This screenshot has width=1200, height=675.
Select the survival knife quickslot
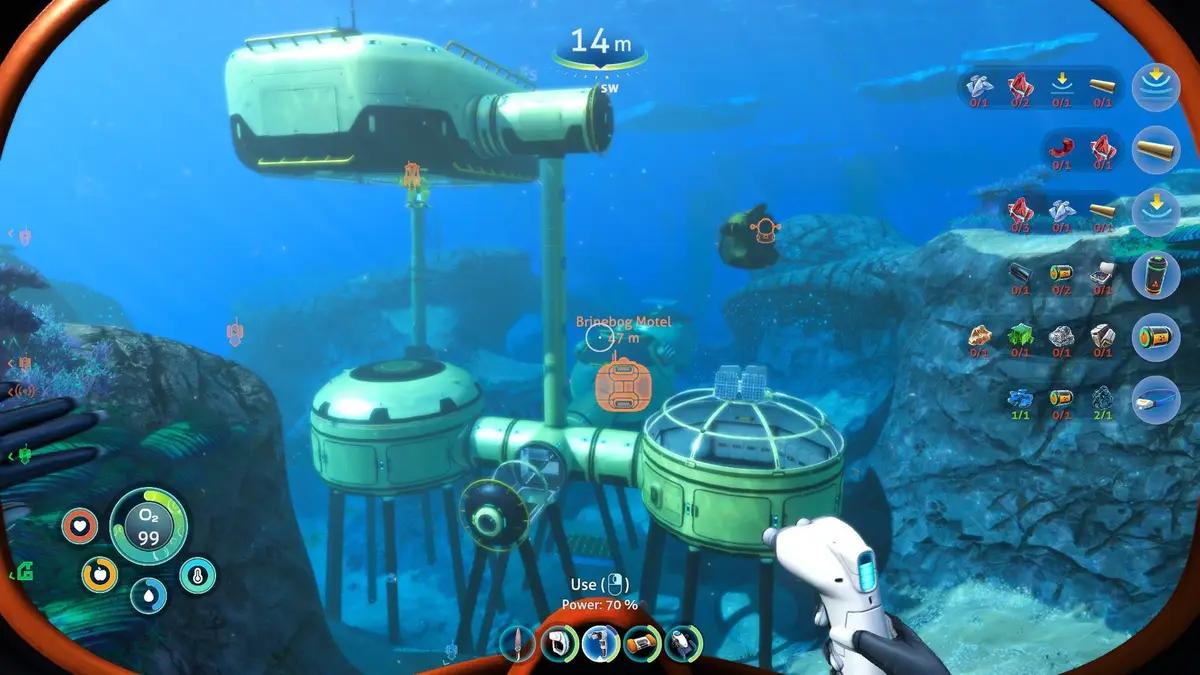coord(517,642)
